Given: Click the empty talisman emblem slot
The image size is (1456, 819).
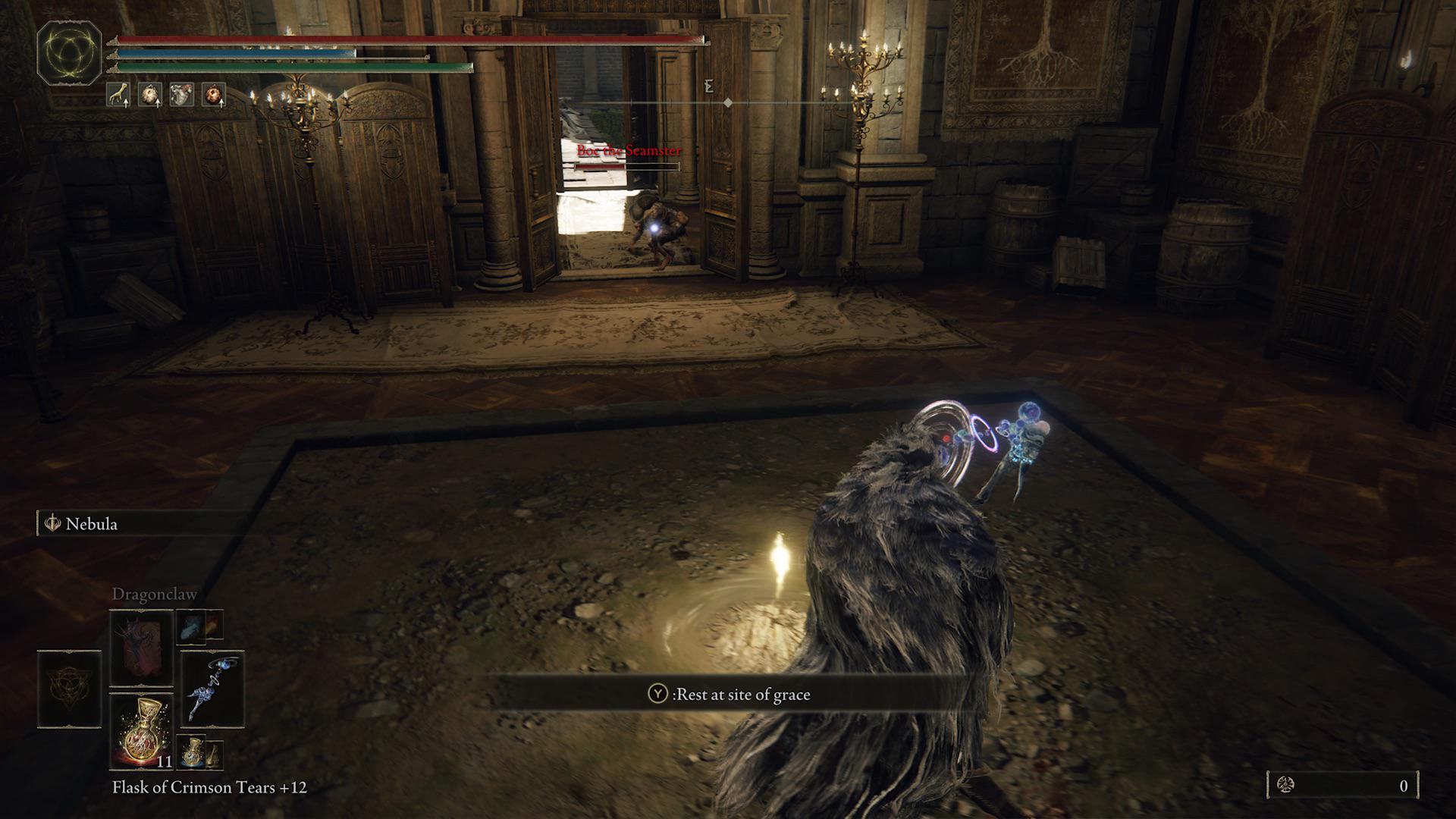Looking at the screenshot, I should tap(68, 688).
